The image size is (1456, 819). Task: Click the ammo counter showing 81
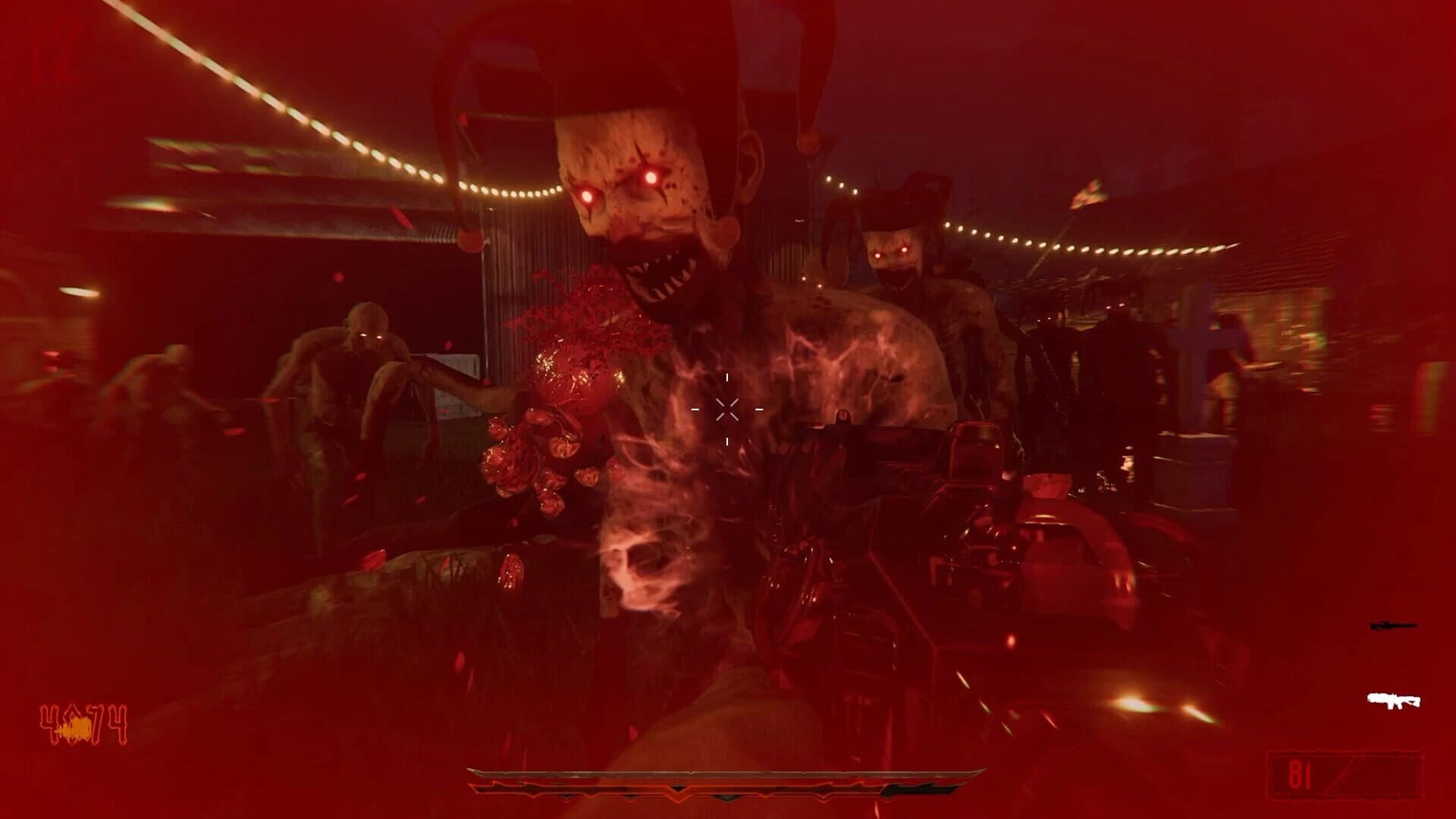point(1300,774)
